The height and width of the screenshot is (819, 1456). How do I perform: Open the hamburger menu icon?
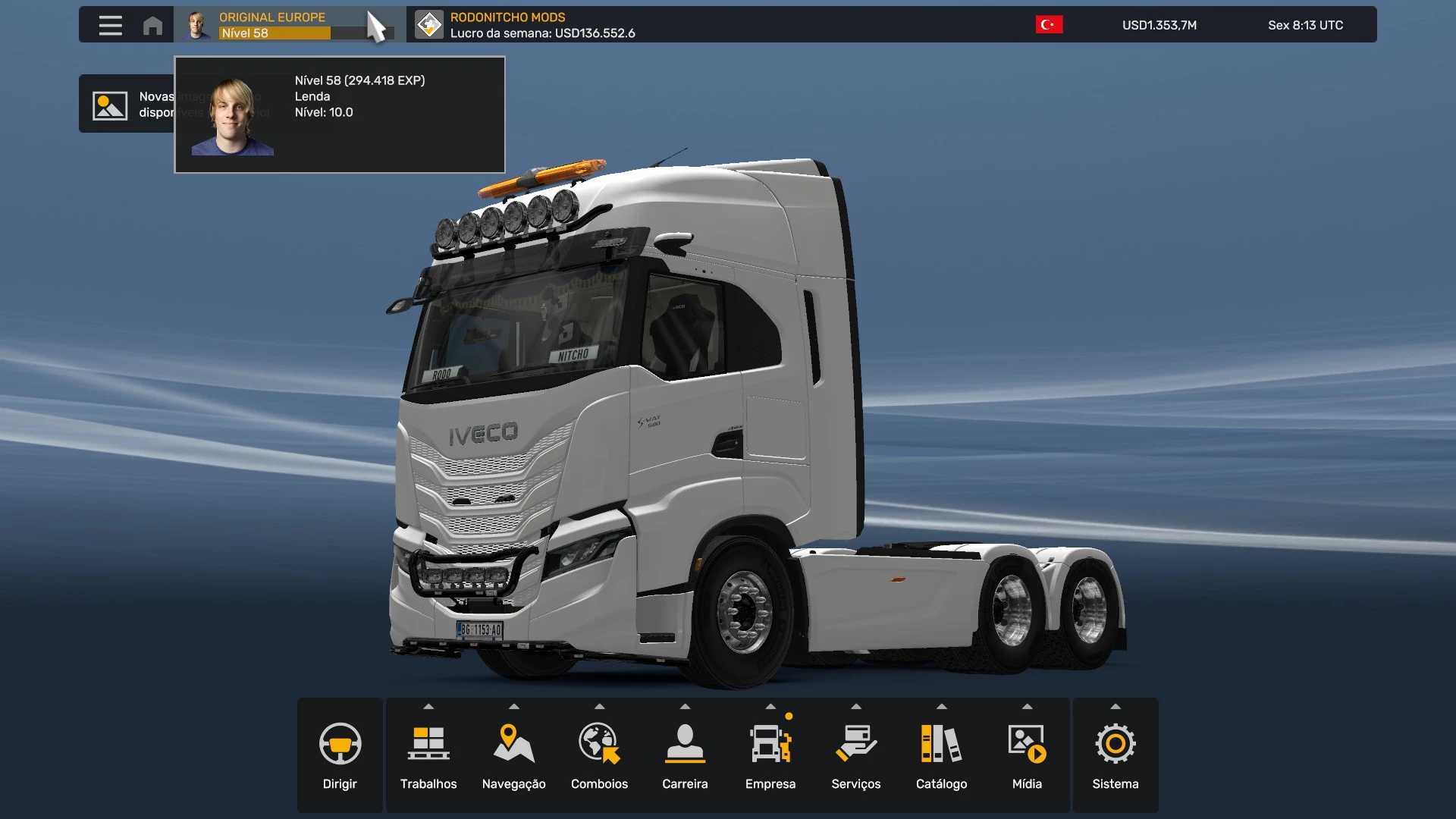pyautogui.click(x=110, y=25)
